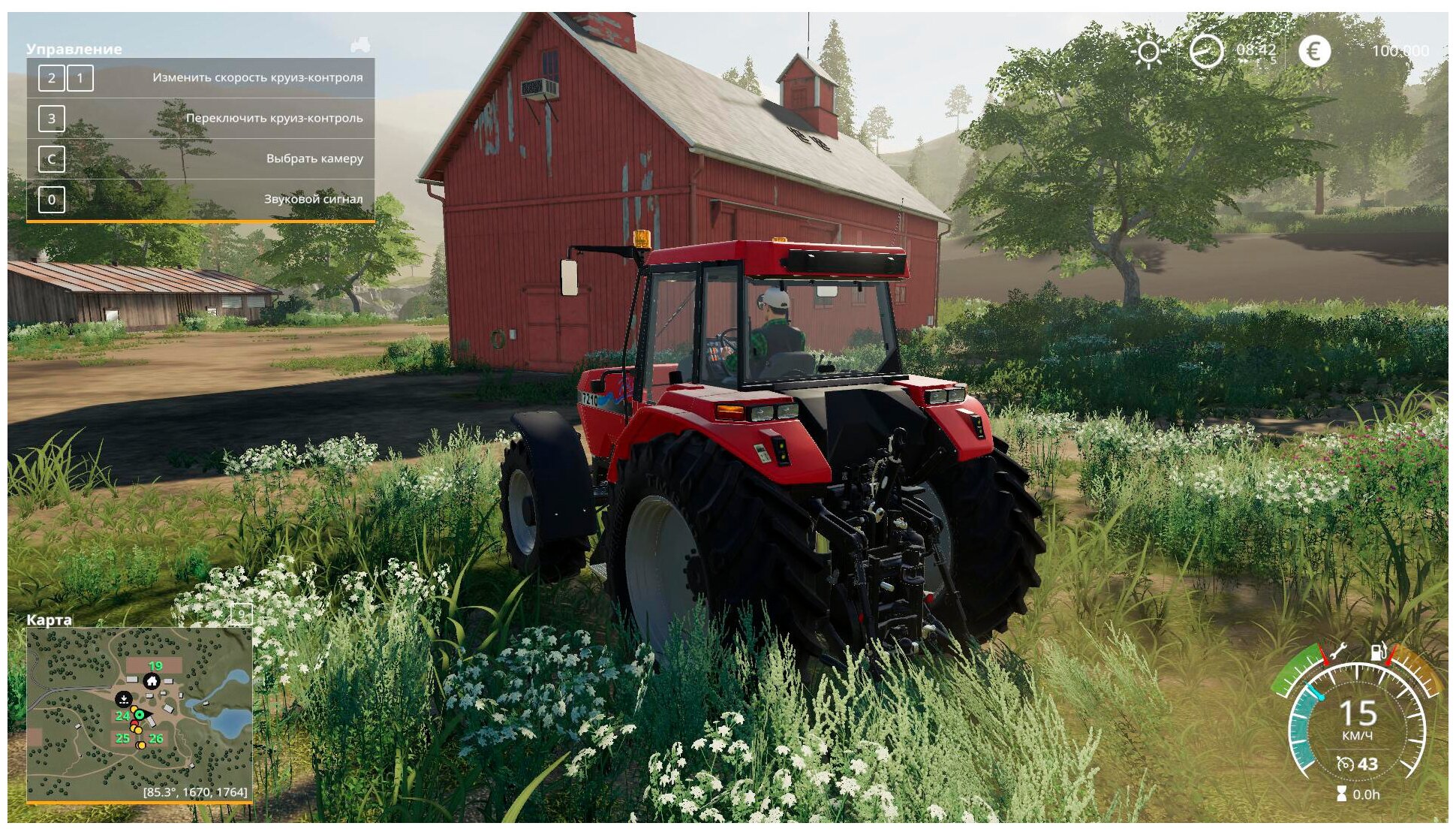Click the cruise control speed icon
1456x832 pixels.
(x=1345, y=764)
